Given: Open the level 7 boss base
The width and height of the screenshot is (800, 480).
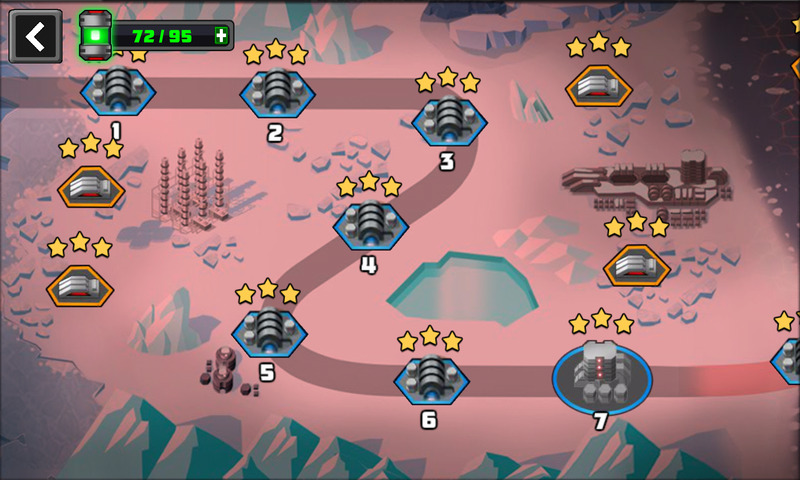Looking at the screenshot, I should (602, 374).
